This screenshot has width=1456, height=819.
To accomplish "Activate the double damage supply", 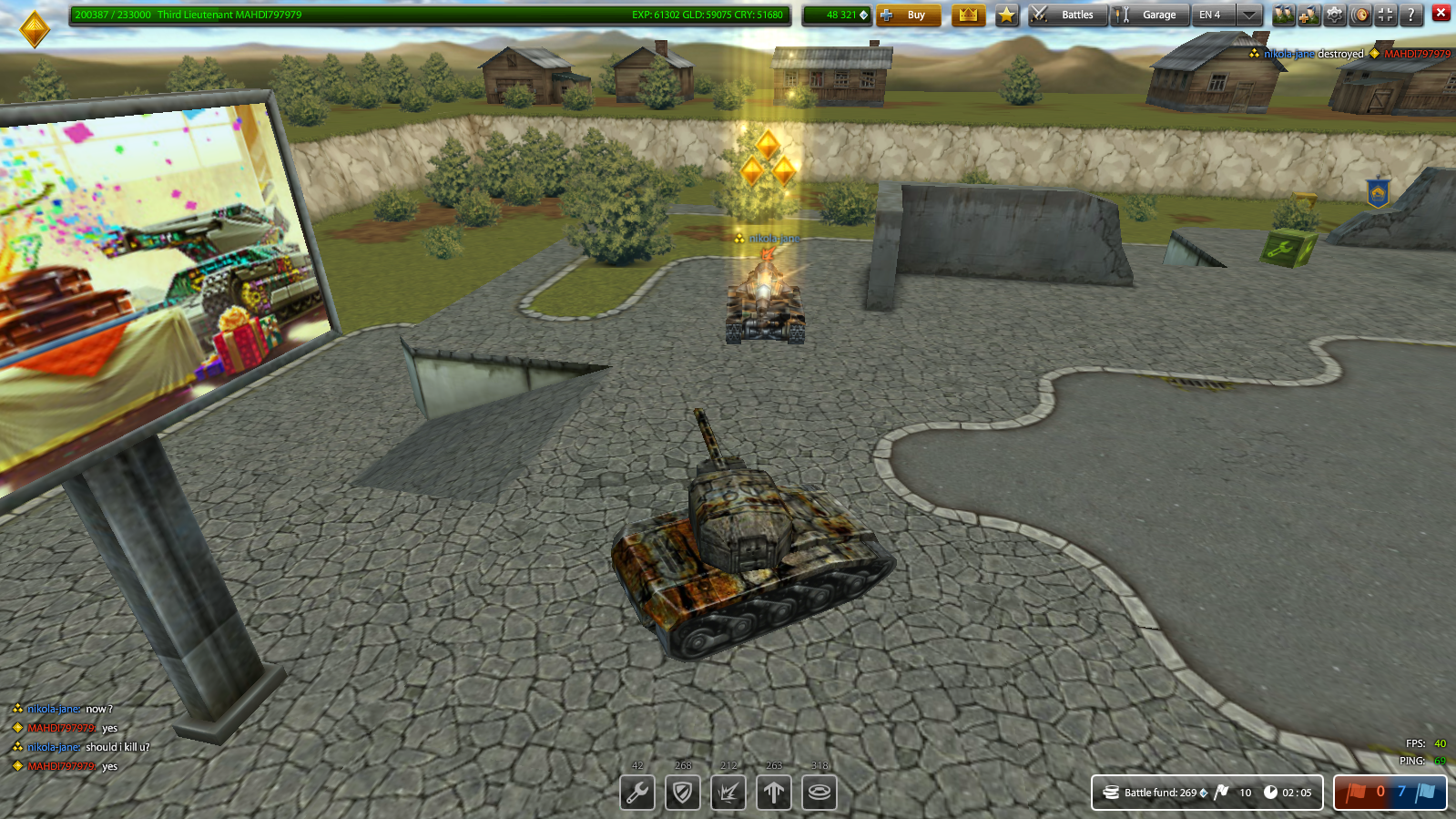I will coord(728,793).
